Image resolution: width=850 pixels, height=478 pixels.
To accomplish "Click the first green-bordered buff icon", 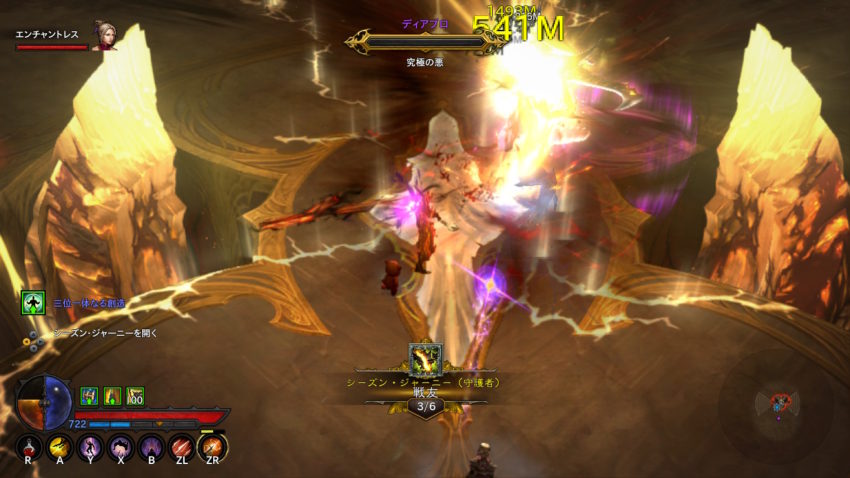I will click(88, 395).
